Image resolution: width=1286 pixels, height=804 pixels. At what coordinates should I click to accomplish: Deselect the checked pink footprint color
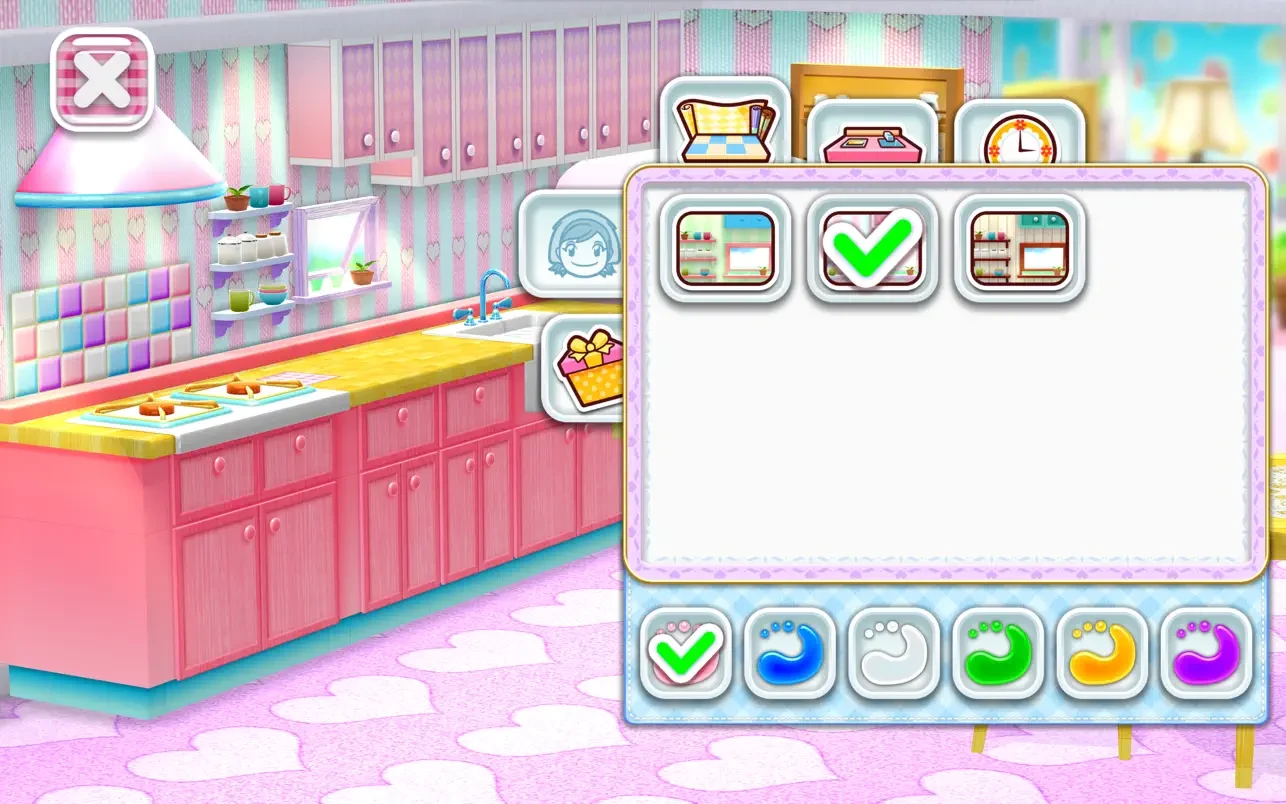687,653
